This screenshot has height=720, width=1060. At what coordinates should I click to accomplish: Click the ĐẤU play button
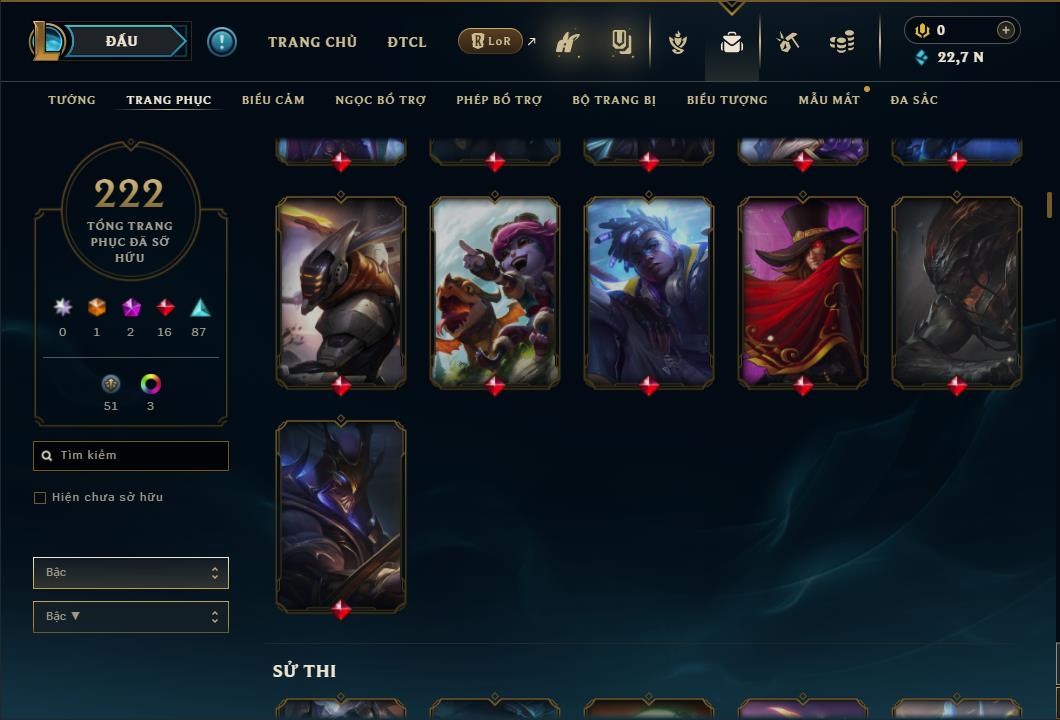click(122, 42)
